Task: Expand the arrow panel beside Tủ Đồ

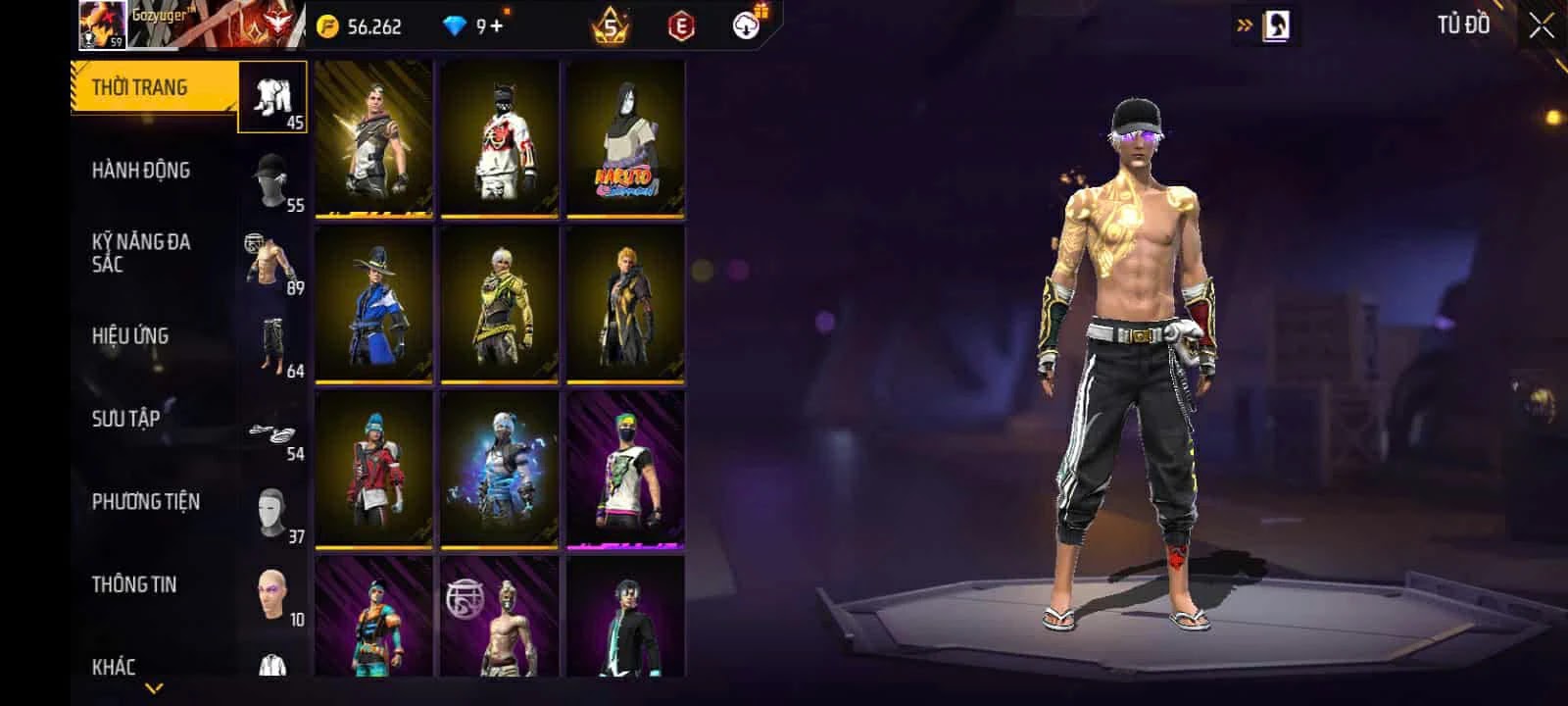Action: (1245, 26)
